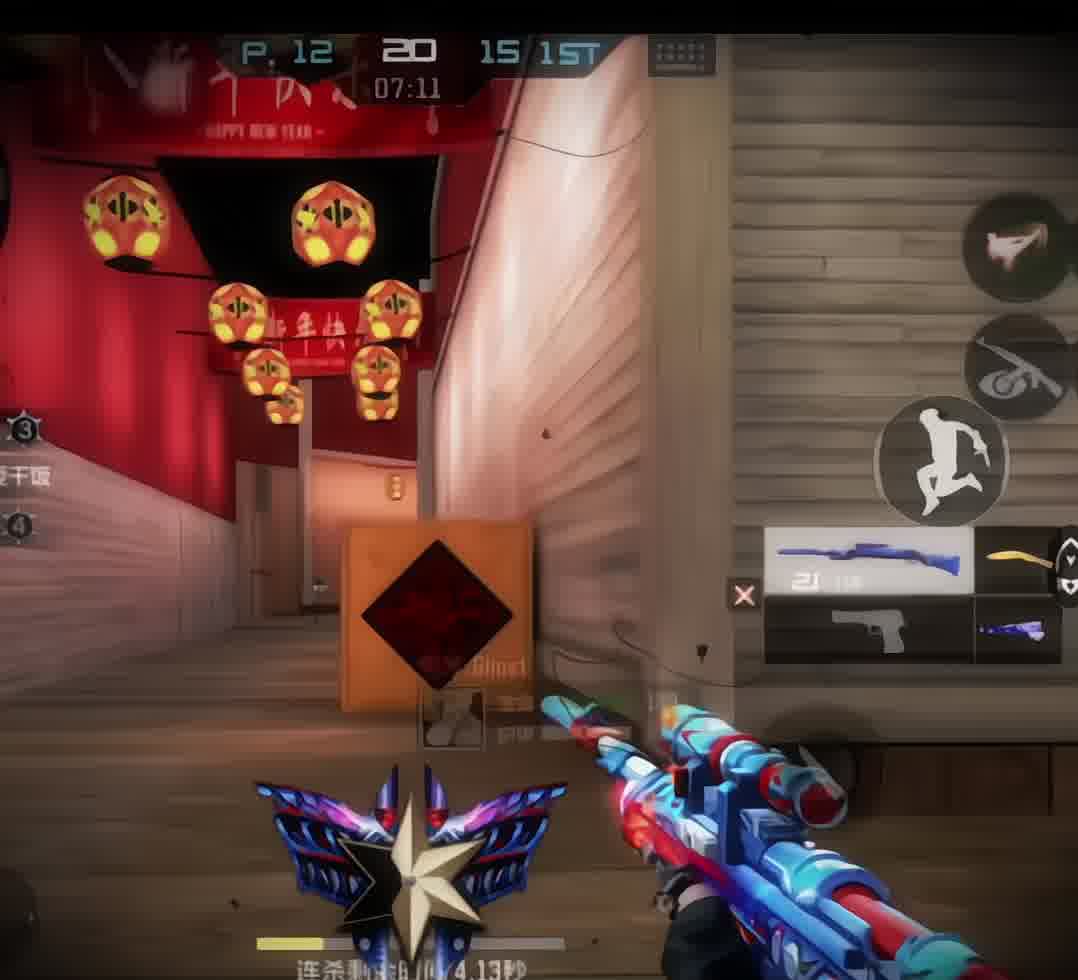
Task: Close the weapon selection panel
Action: point(744,596)
